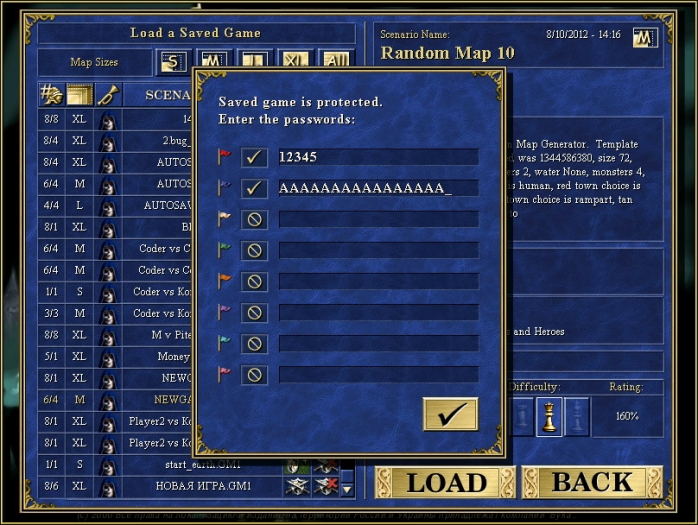Load the selected saved game
This screenshot has height=525, width=698.
(x=445, y=483)
